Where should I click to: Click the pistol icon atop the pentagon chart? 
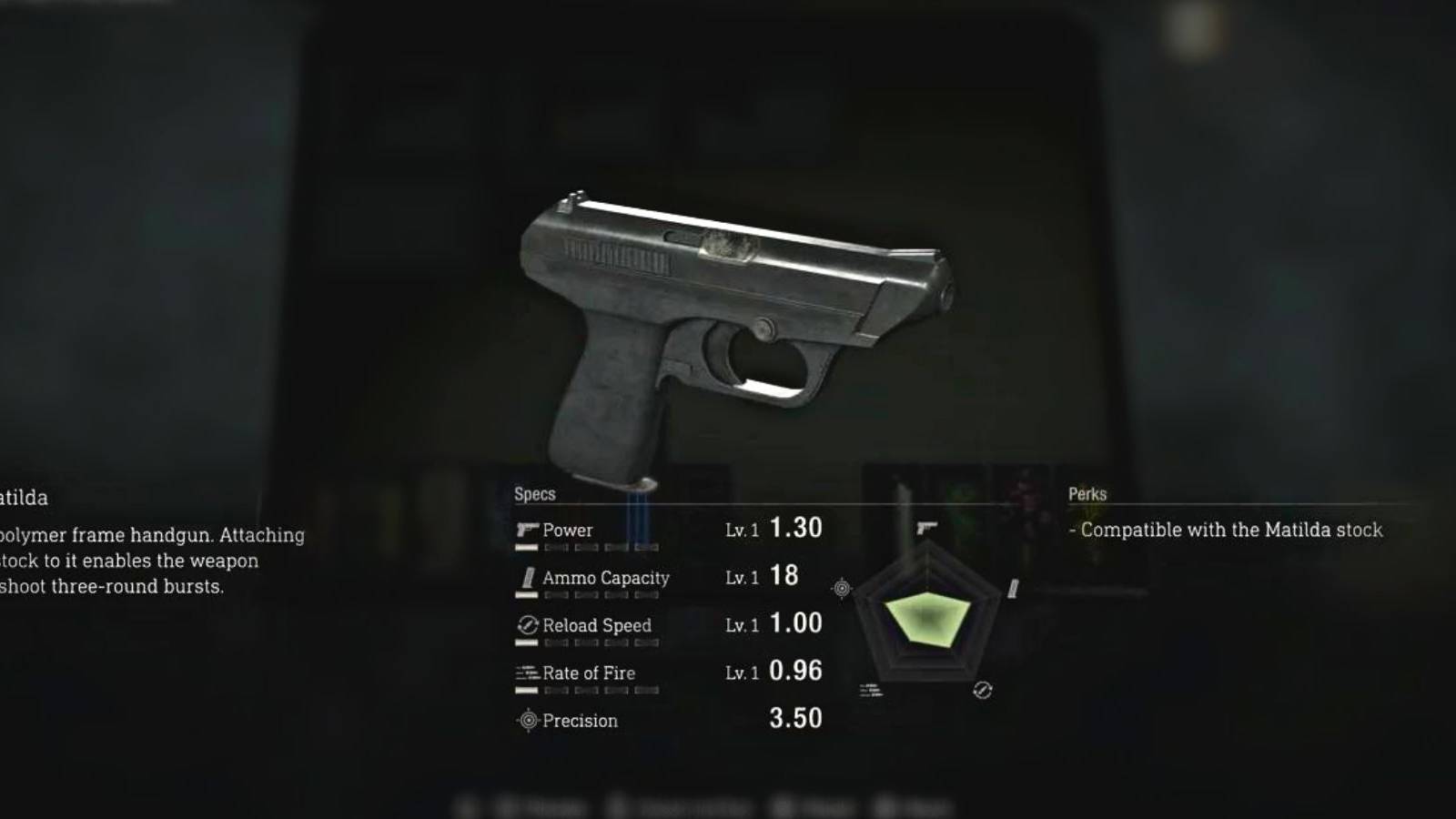(928, 528)
